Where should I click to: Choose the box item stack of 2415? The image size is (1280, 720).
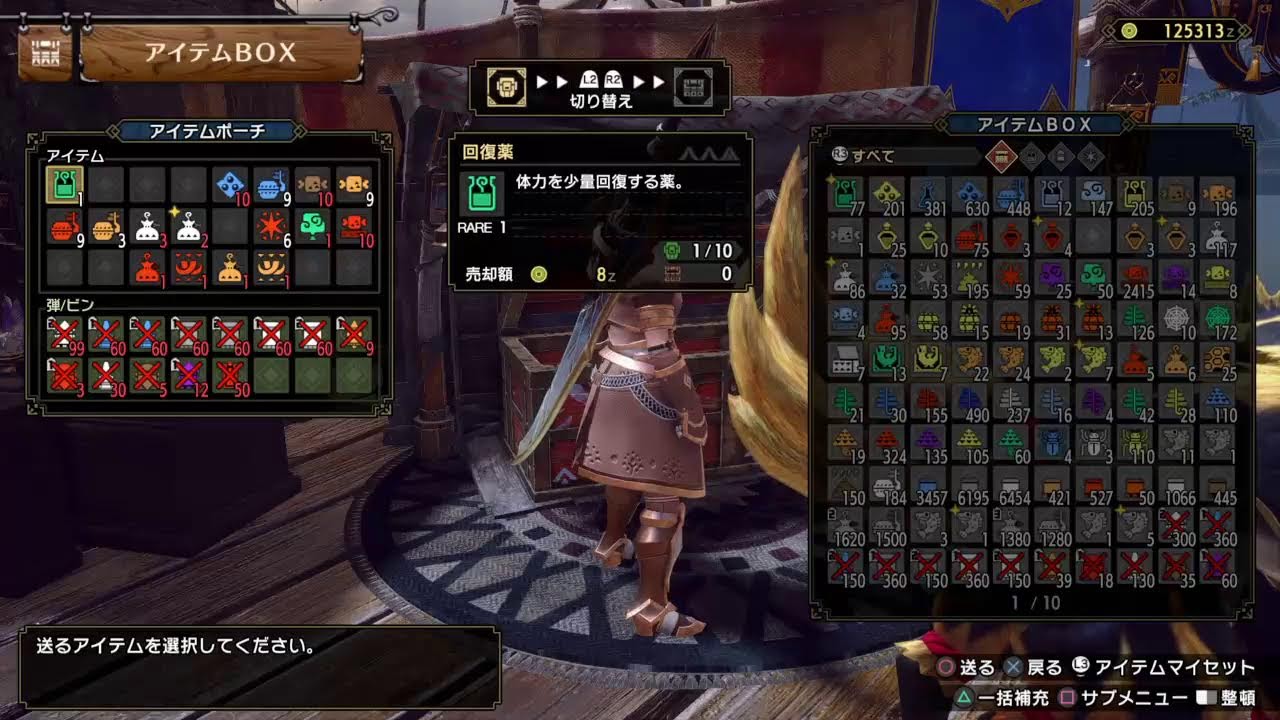pos(1136,277)
